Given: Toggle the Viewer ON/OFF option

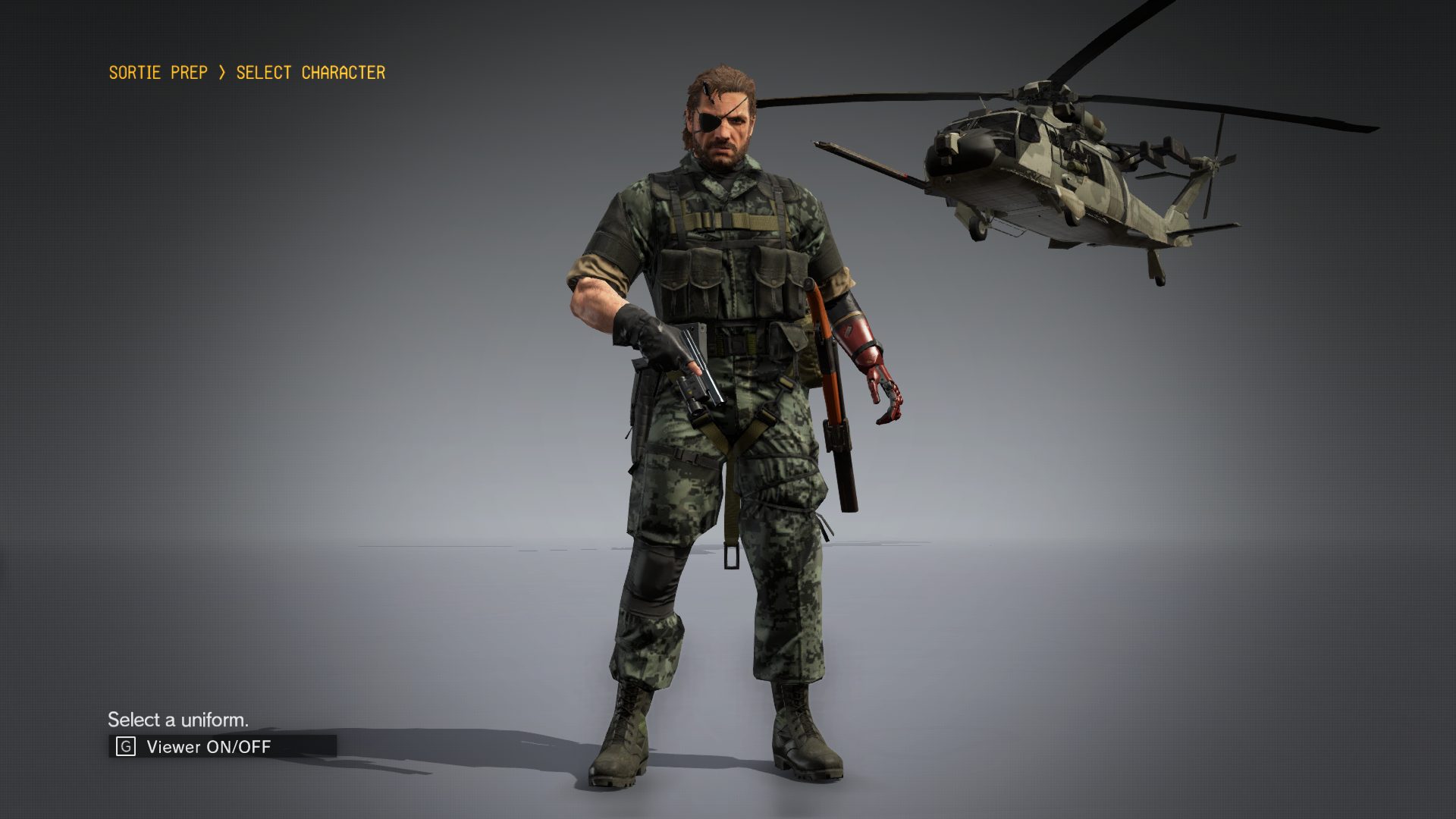Looking at the screenshot, I should coord(208,747).
